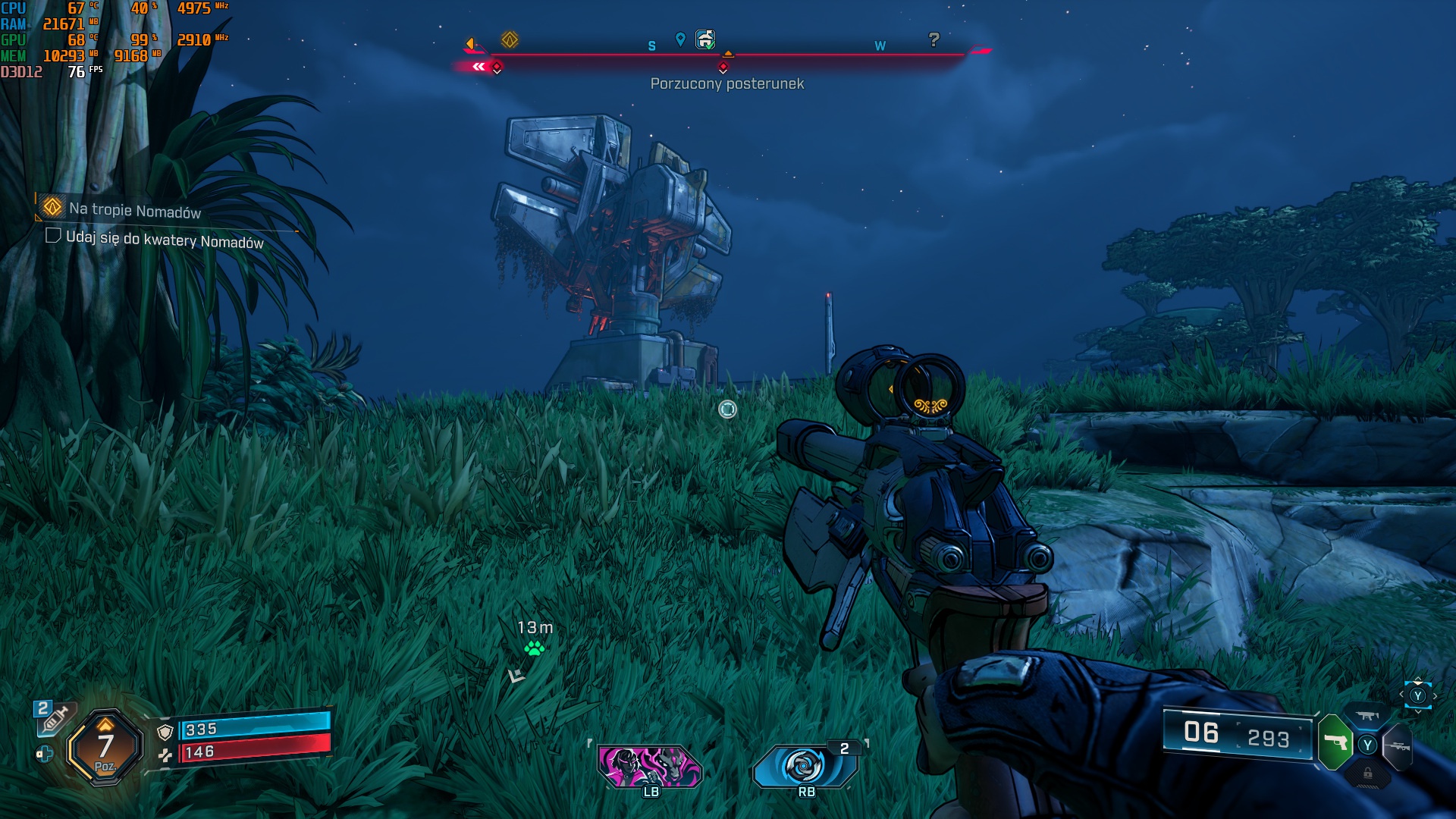The image size is (1456, 819).
Task: Select the vehicle station compass icon
Action: coord(705,39)
